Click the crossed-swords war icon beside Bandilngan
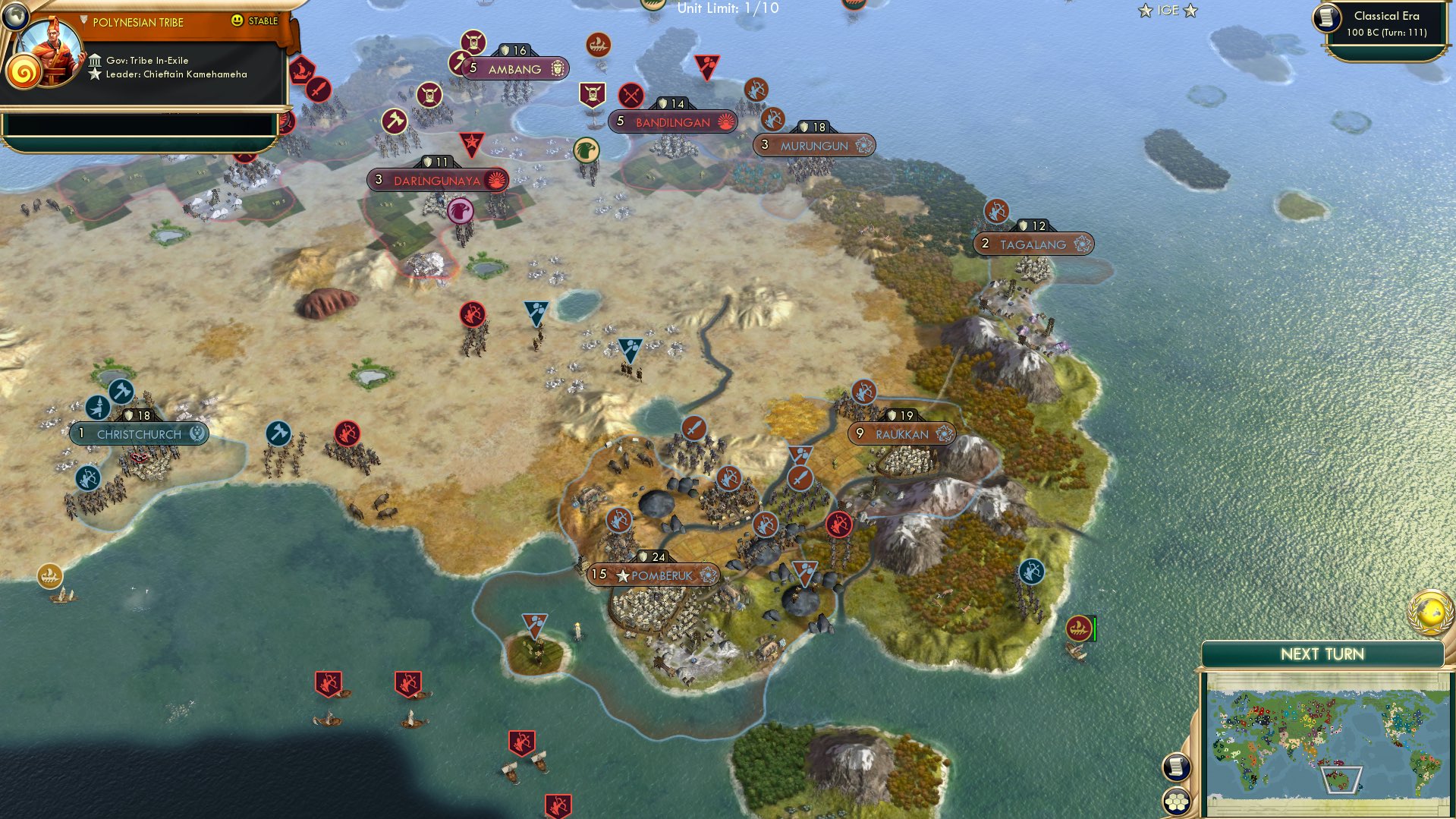This screenshot has width=1456, height=819. (630, 95)
